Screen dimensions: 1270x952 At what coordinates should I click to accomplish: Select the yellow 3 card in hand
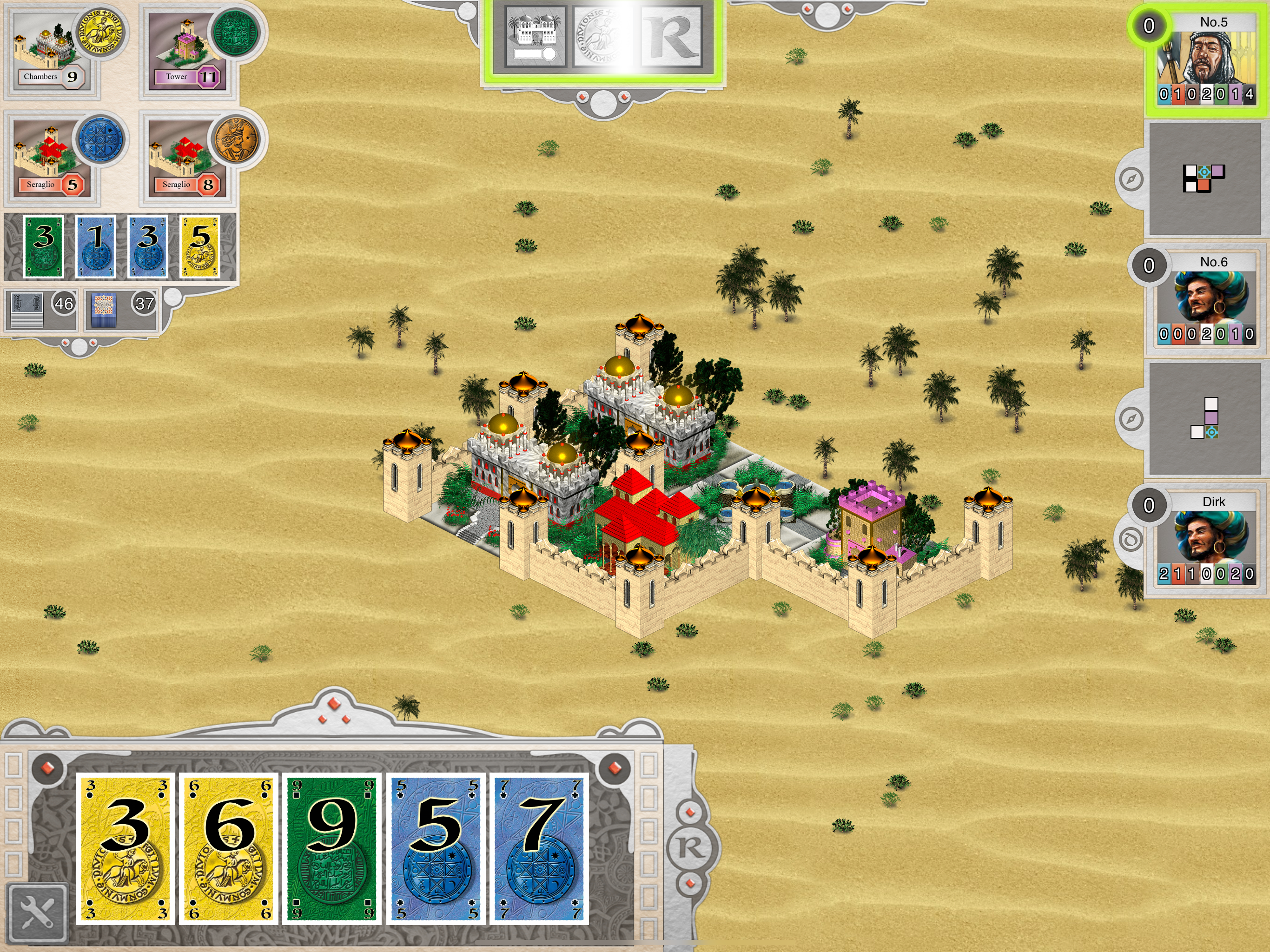[x=126, y=849]
